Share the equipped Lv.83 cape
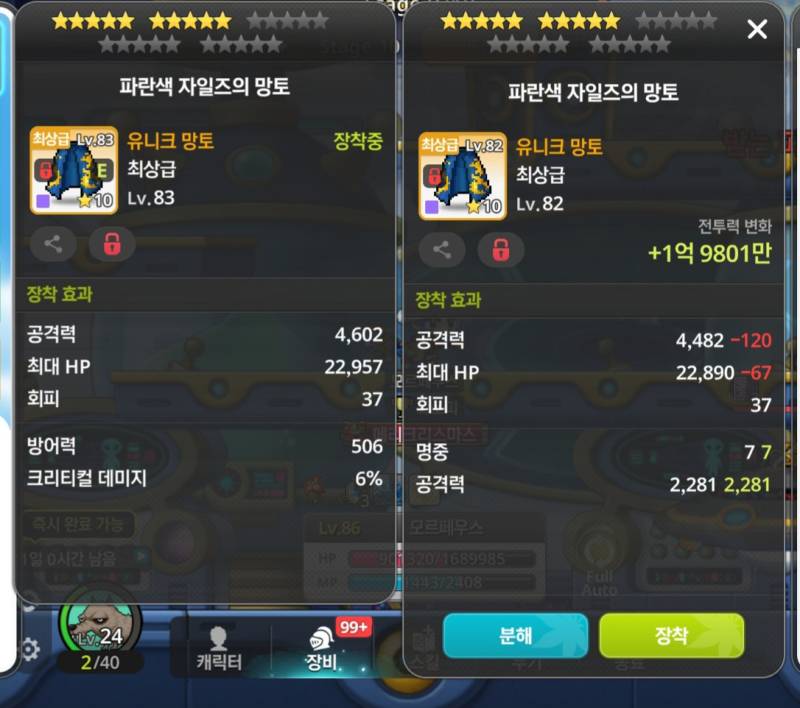The image size is (800, 708). 53,243
